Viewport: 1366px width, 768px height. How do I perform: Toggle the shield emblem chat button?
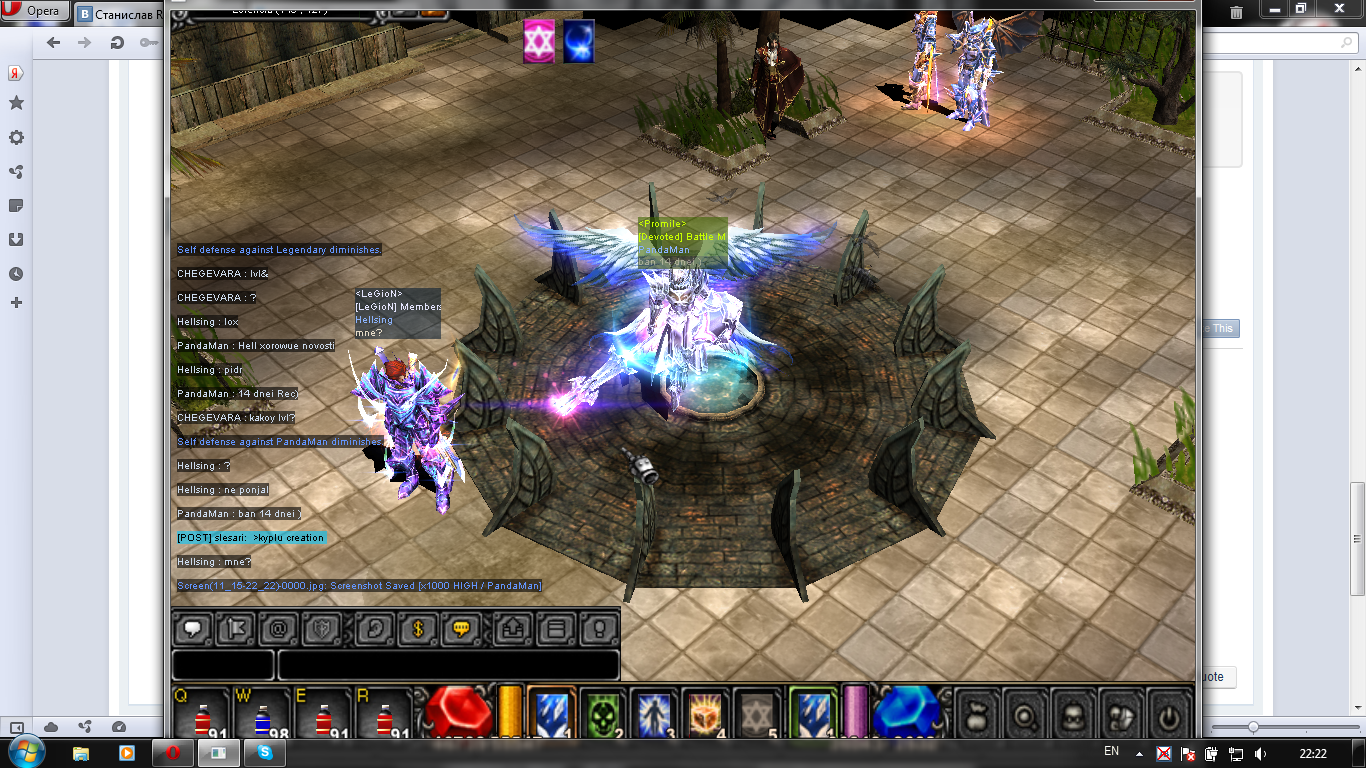[322, 629]
